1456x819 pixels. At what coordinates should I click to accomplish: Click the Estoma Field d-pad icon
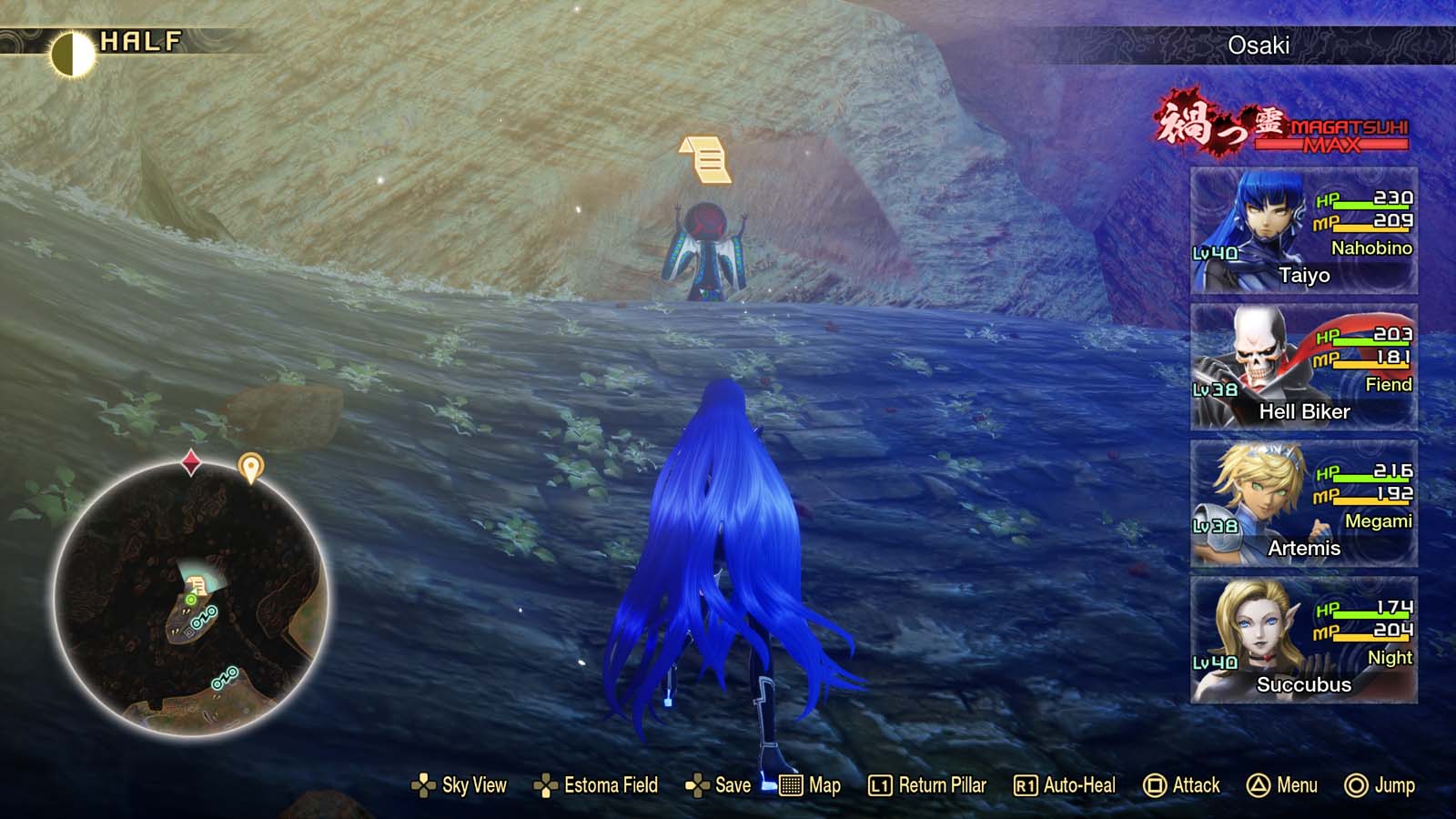click(546, 785)
